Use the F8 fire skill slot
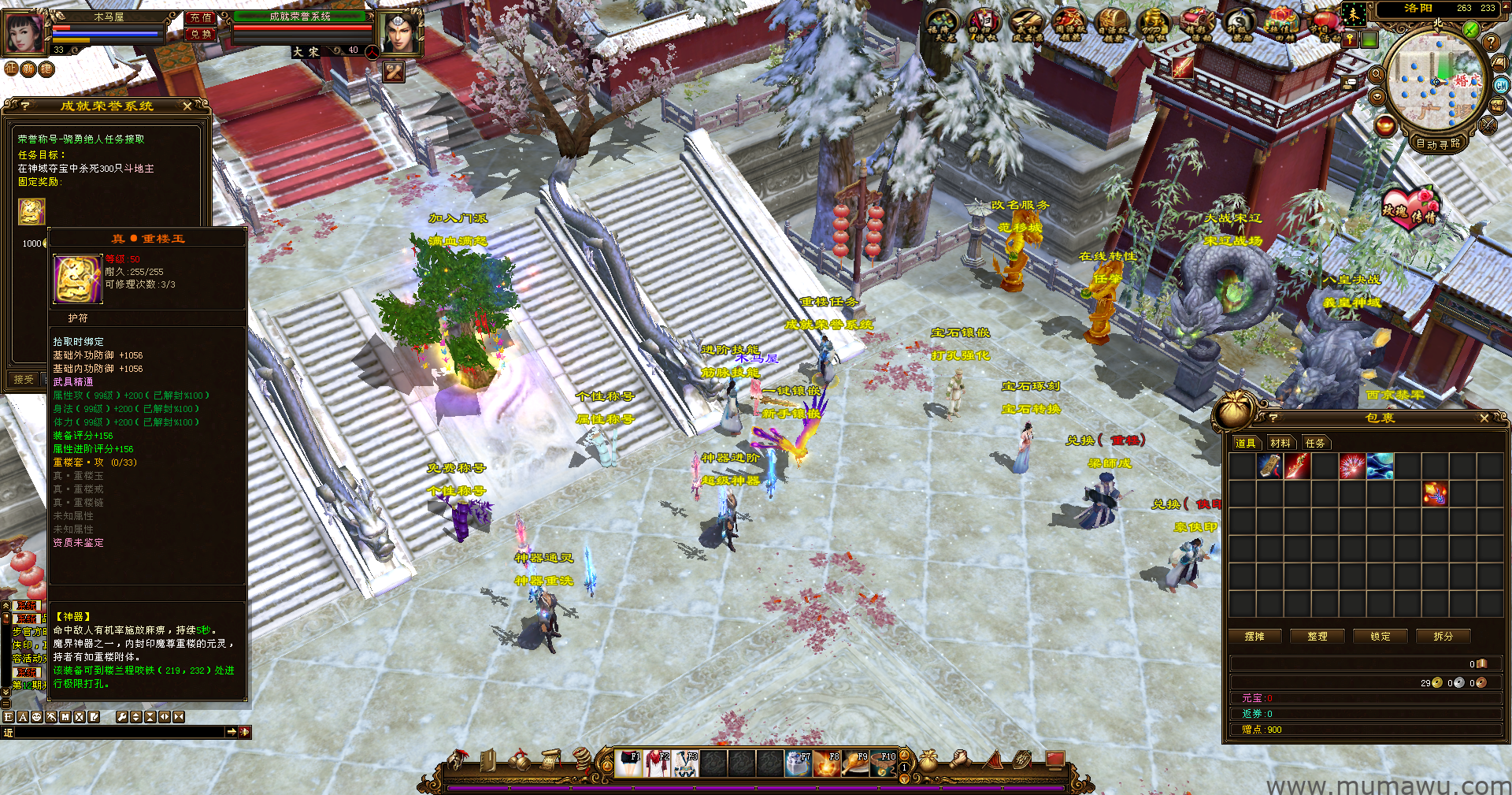The width and height of the screenshot is (1512, 795). (827, 763)
